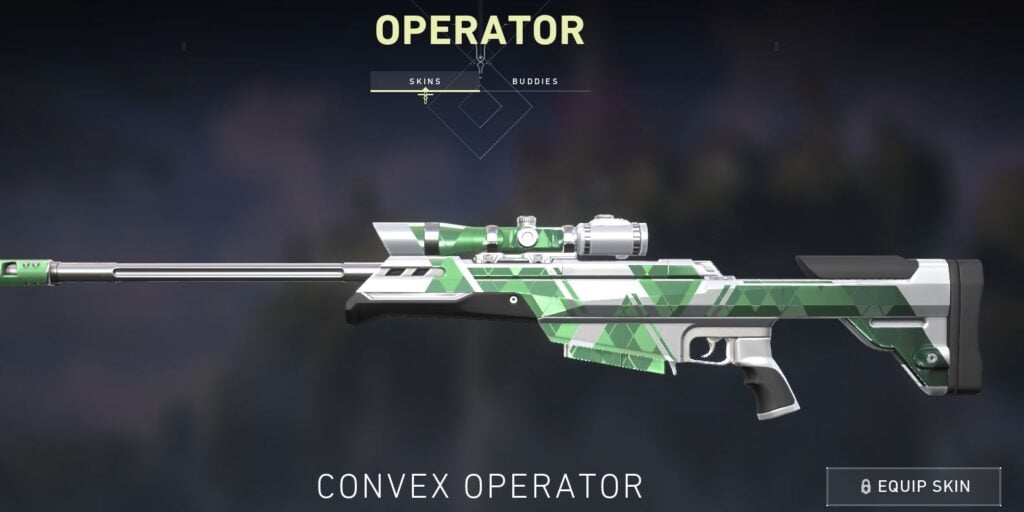Open the Buddies tab
This screenshot has width=1024, height=512.
tap(535, 81)
